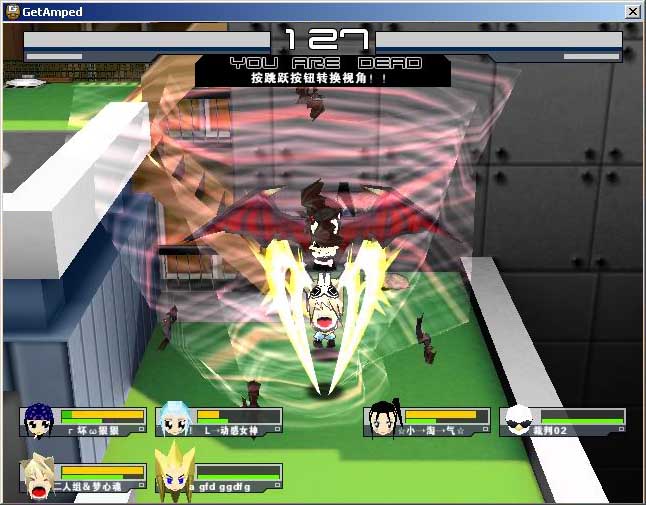Select the crying blonde player portrait
The image size is (646, 505).
[x=39, y=477]
